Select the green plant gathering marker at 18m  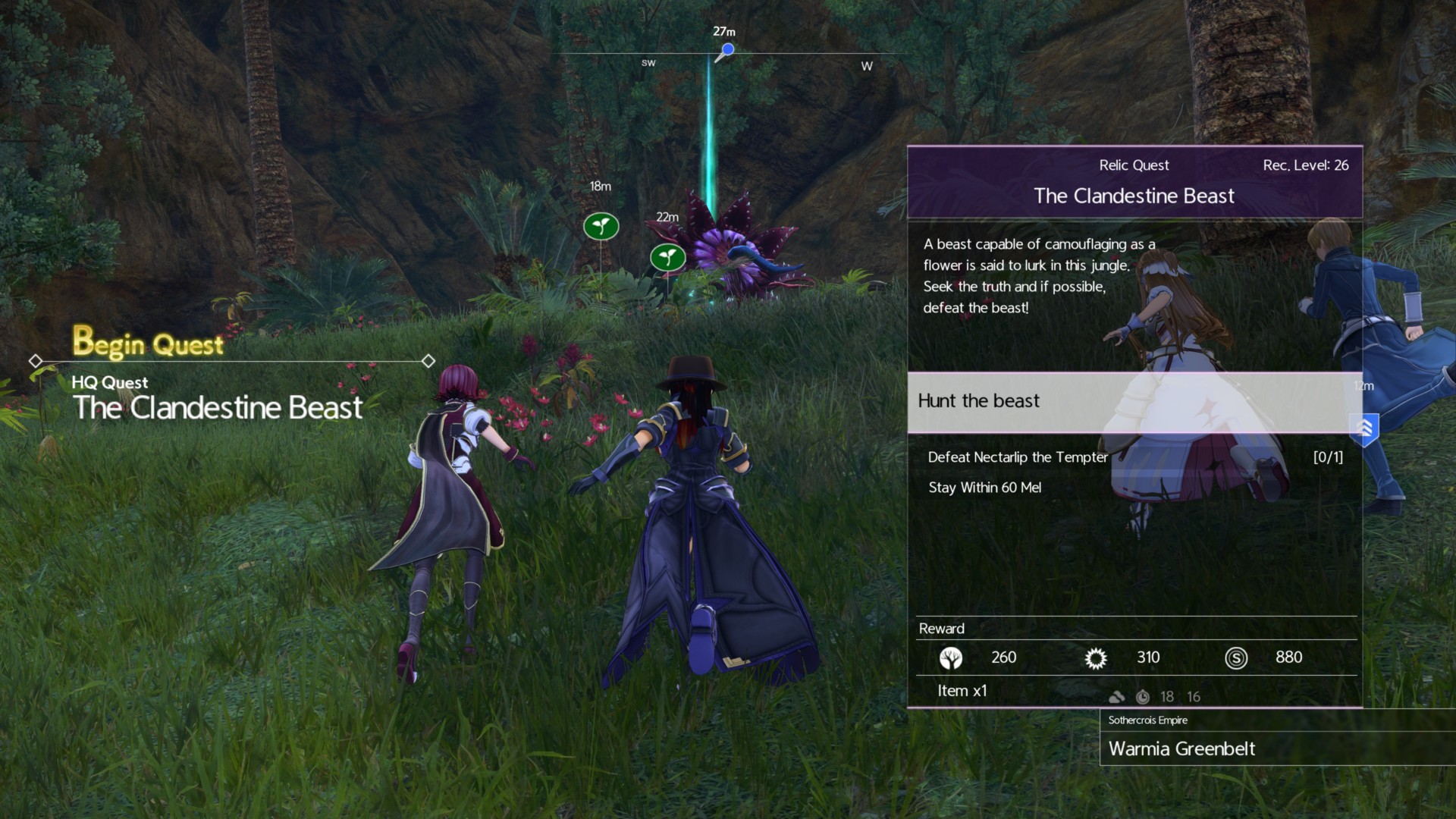click(x=601, y=226)
